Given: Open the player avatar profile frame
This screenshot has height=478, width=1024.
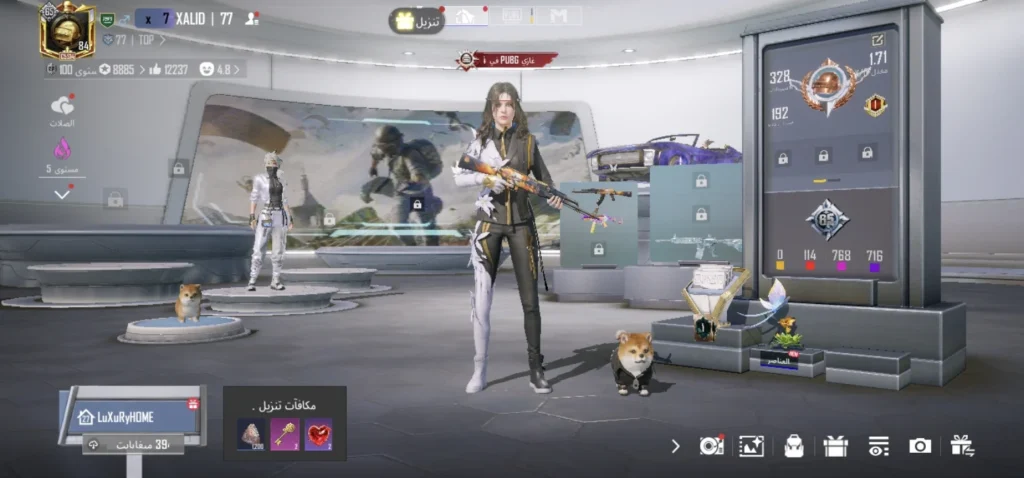Looking at the screenshot, I should 66,30.
